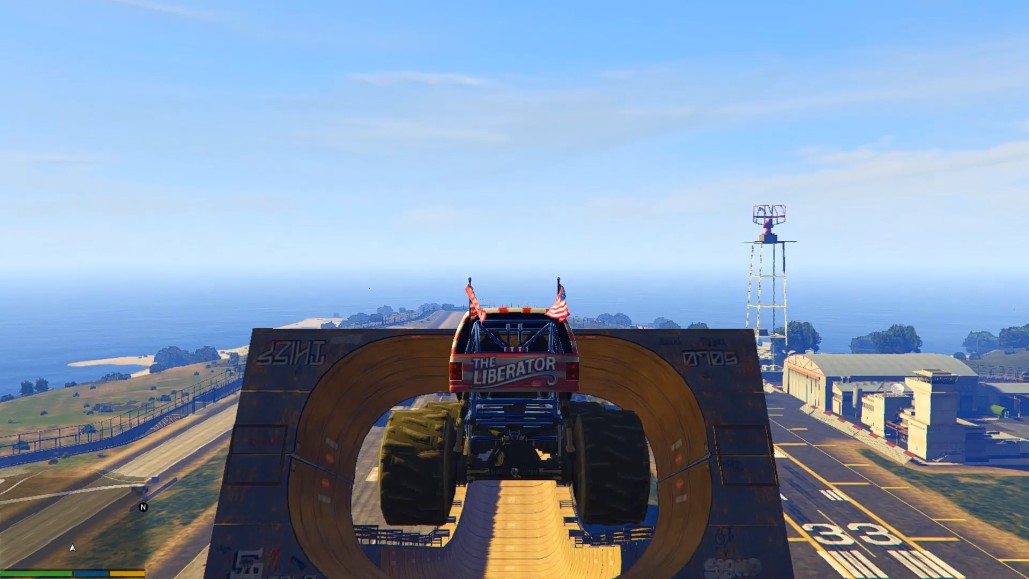
Task: Click the north N compass marker
Action: [143, 507]
